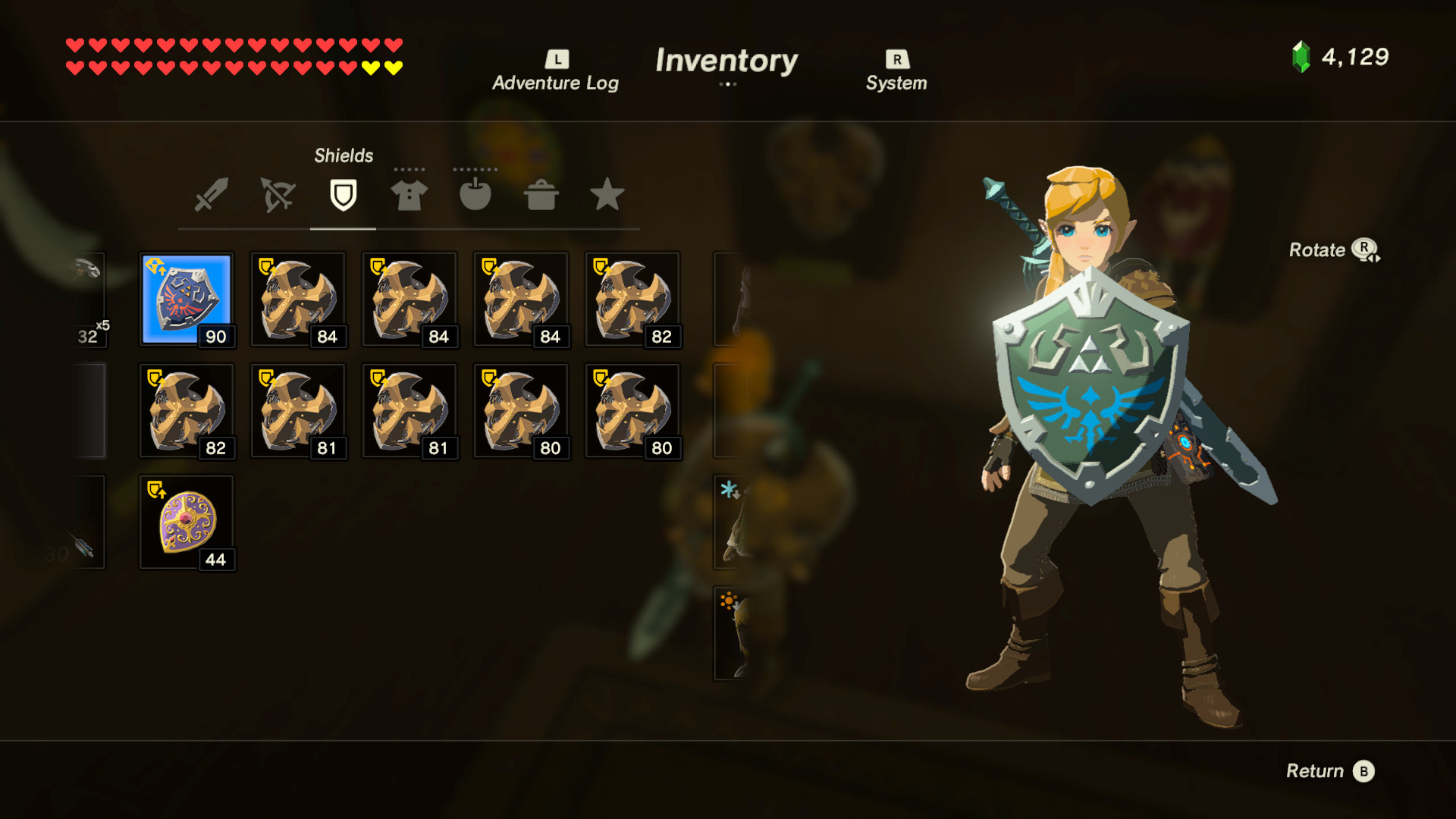Screen dimensions: 1456x819
Task: Open the armor shirt category icon
Action: [x=409, y=196]
